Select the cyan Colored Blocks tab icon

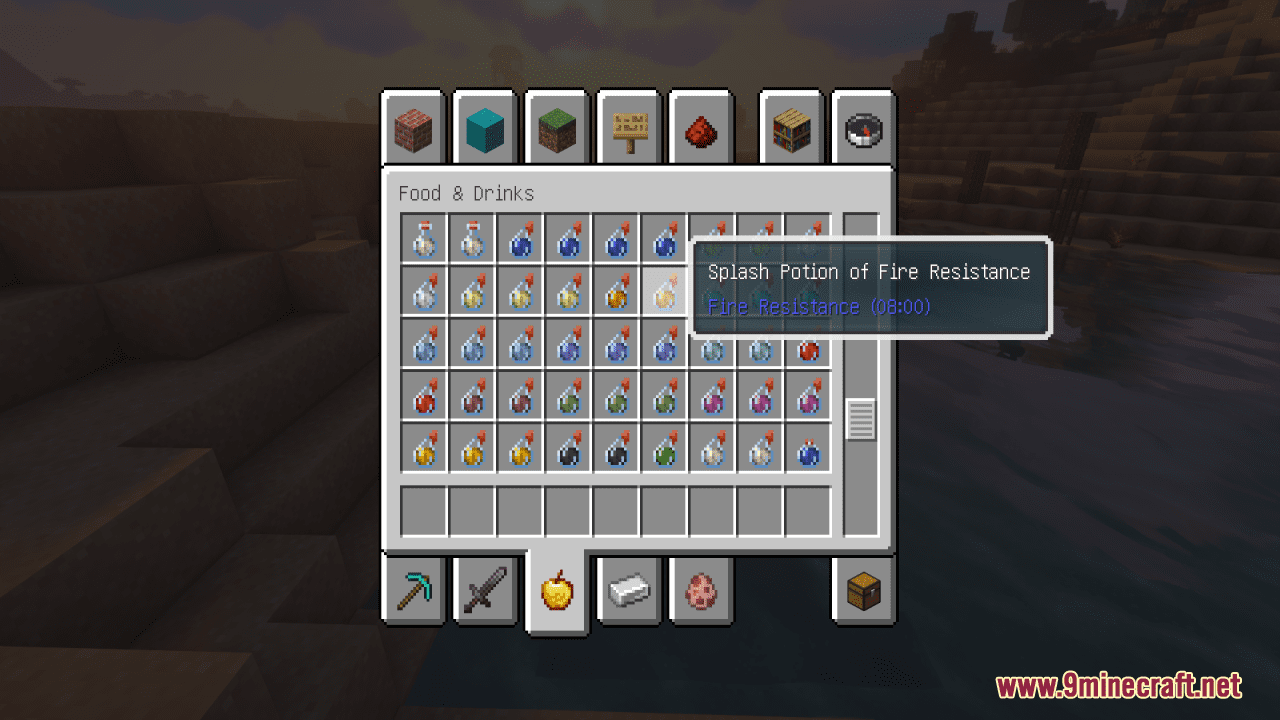click(484, 128)
